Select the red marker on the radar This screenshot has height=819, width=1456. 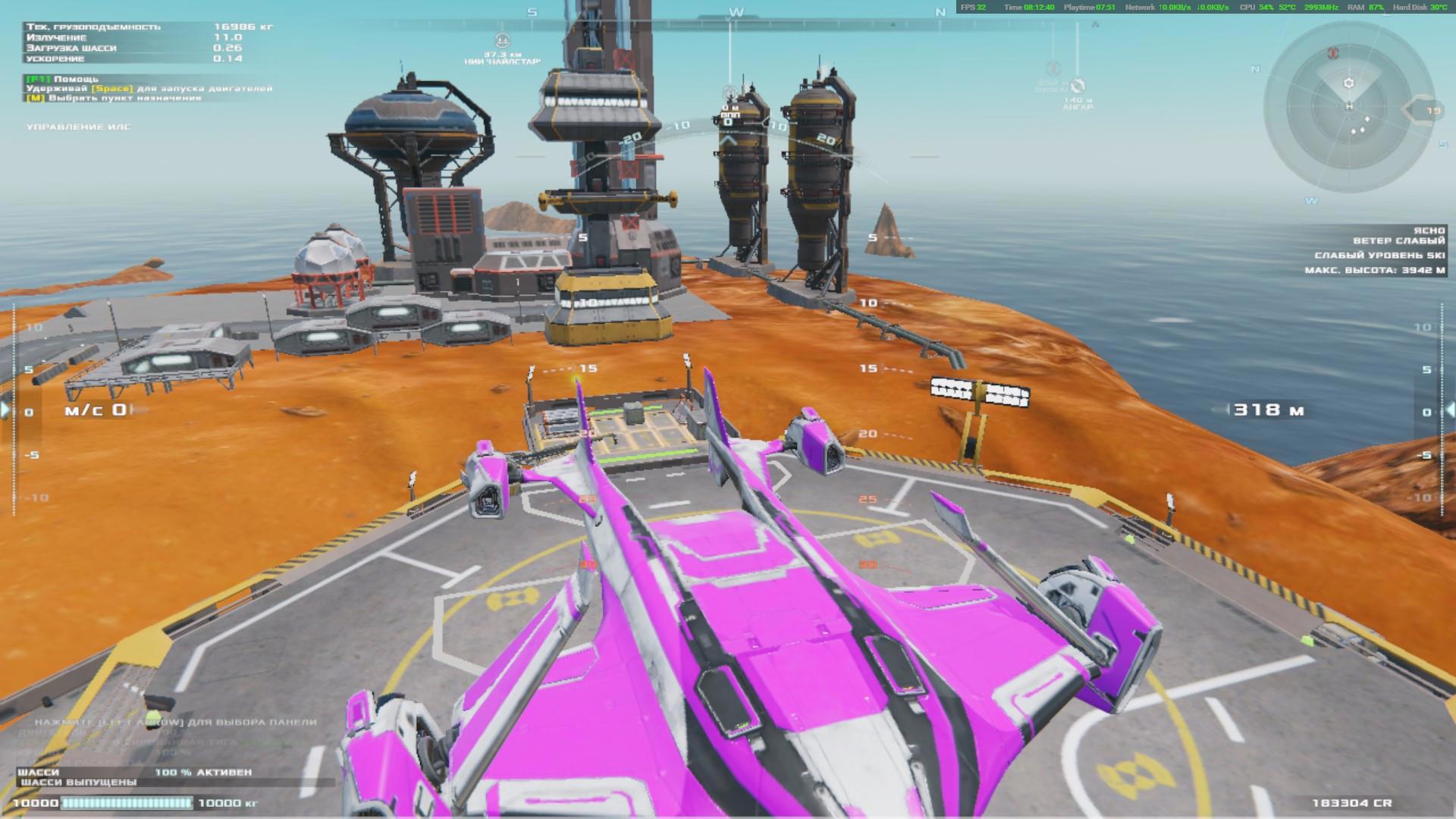1332,54
